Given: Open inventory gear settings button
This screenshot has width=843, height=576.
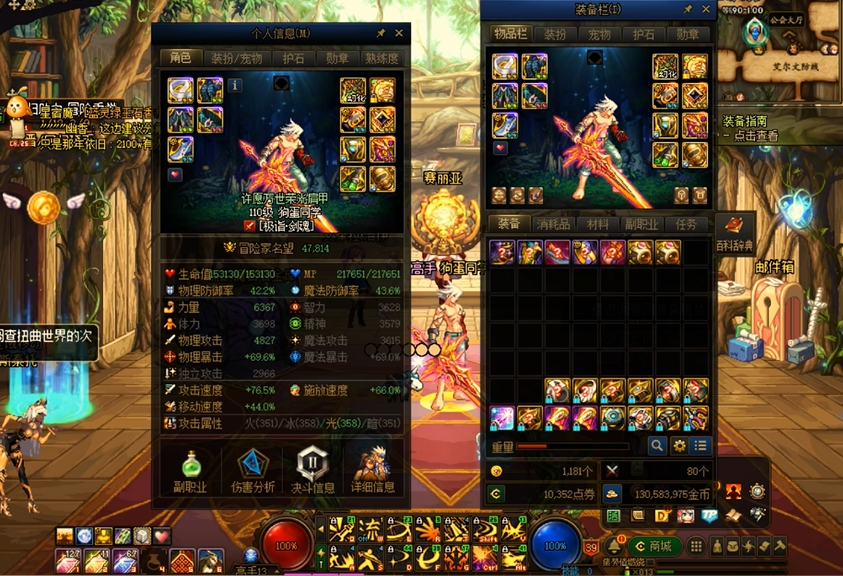Looking at the screenshot, I should click(679, 446).
